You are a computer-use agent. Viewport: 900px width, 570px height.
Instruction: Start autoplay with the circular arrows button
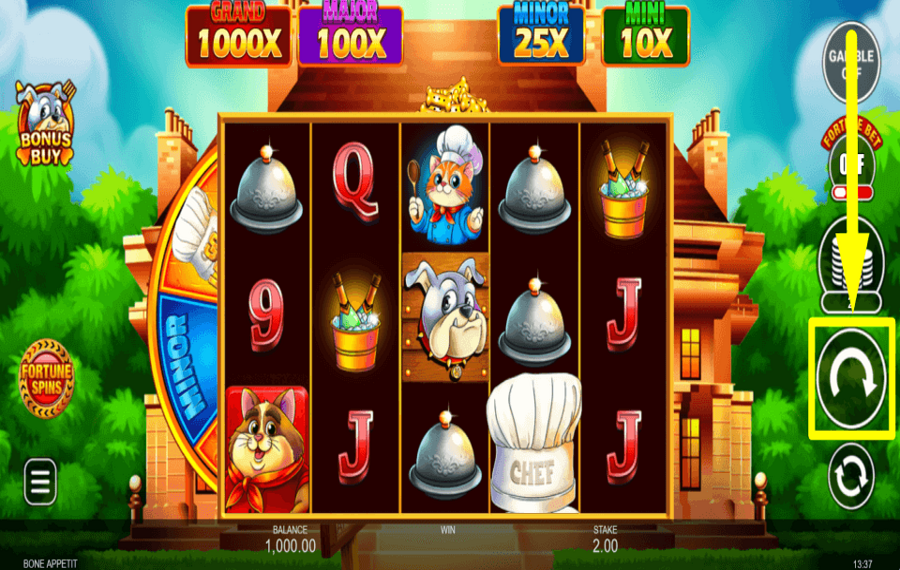(x=851, y=475)
